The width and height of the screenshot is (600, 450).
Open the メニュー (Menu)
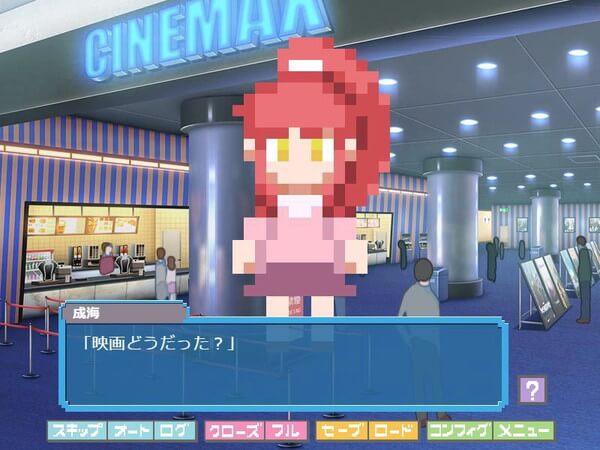click(x=523, y=431)
